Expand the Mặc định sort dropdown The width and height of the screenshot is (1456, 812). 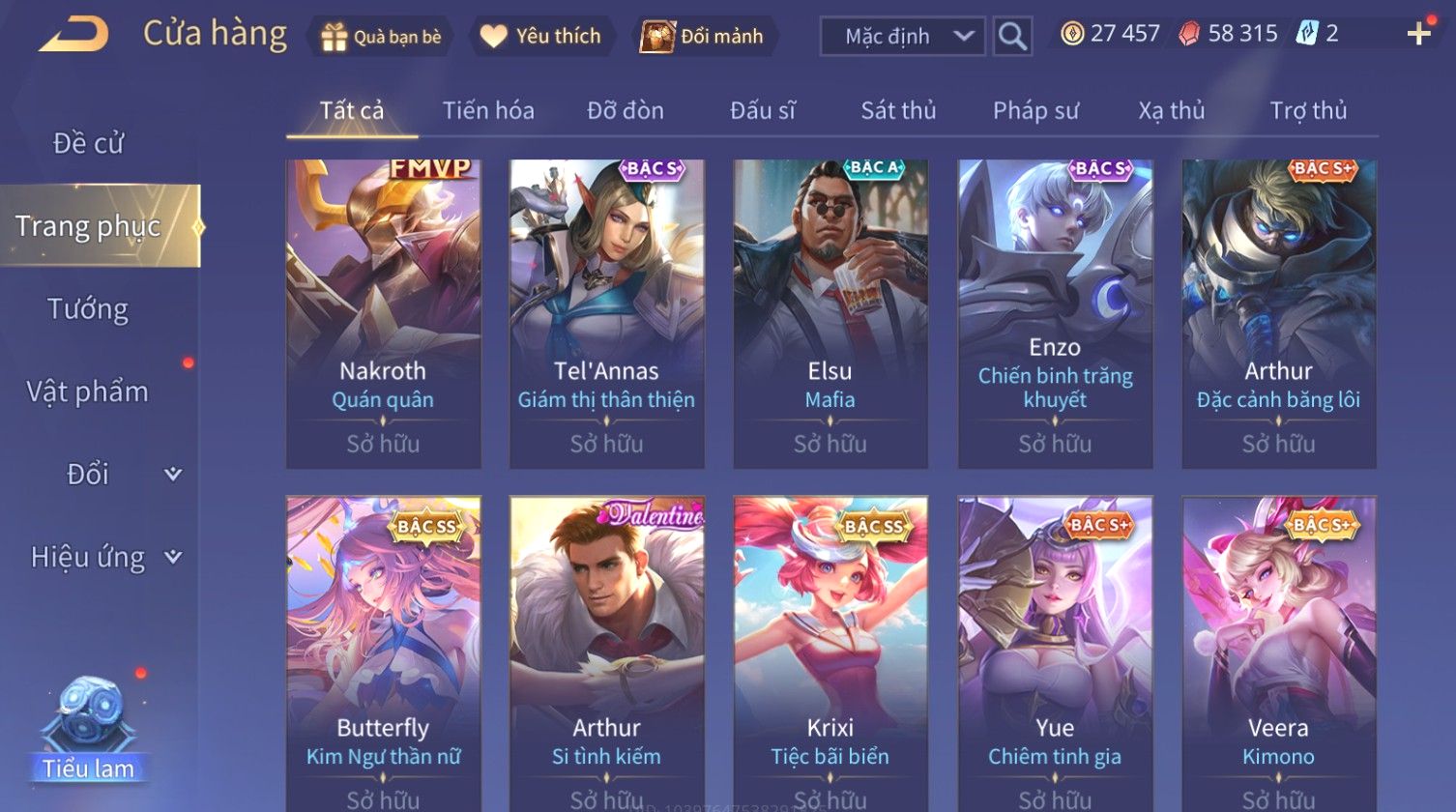[902, 37]
